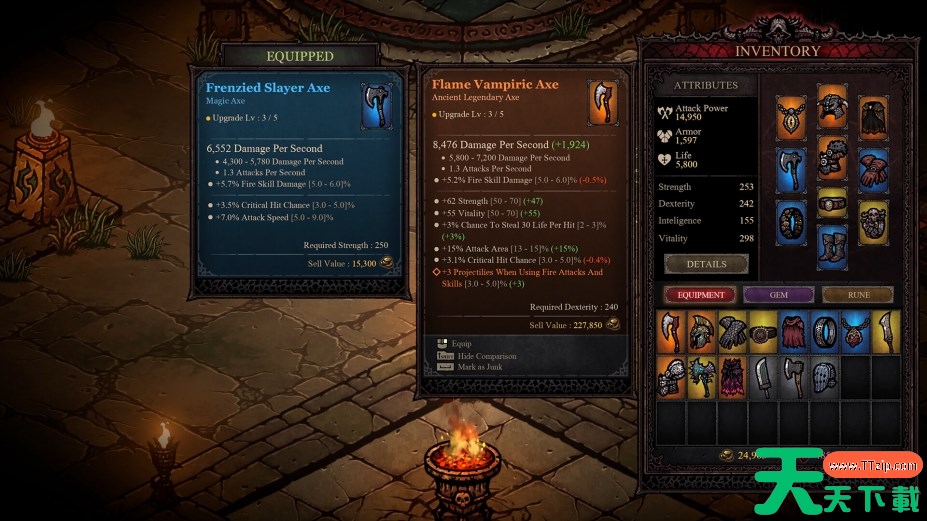Select the gray axe in the inventory grid

coord(793,378)
